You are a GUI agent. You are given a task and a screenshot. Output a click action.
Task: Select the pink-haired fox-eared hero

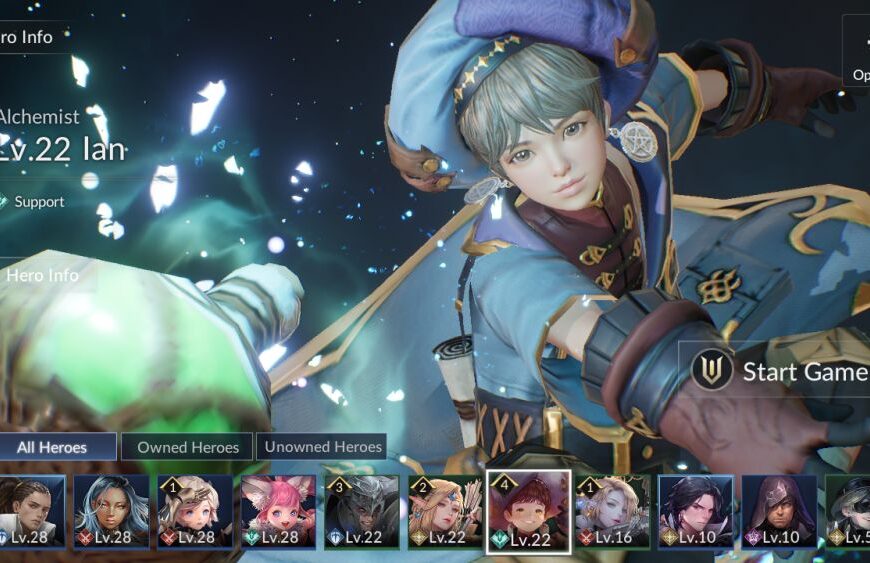278,511
